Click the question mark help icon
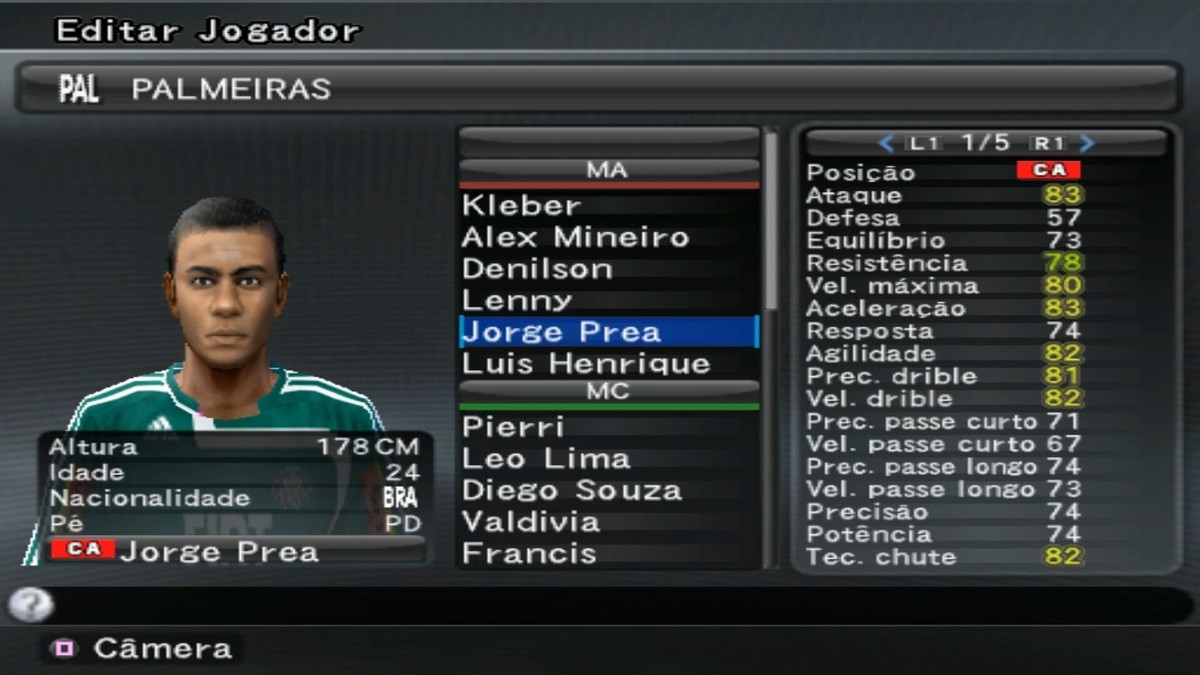The height and width of the screenshot is (675, 1200). (30, 604)
